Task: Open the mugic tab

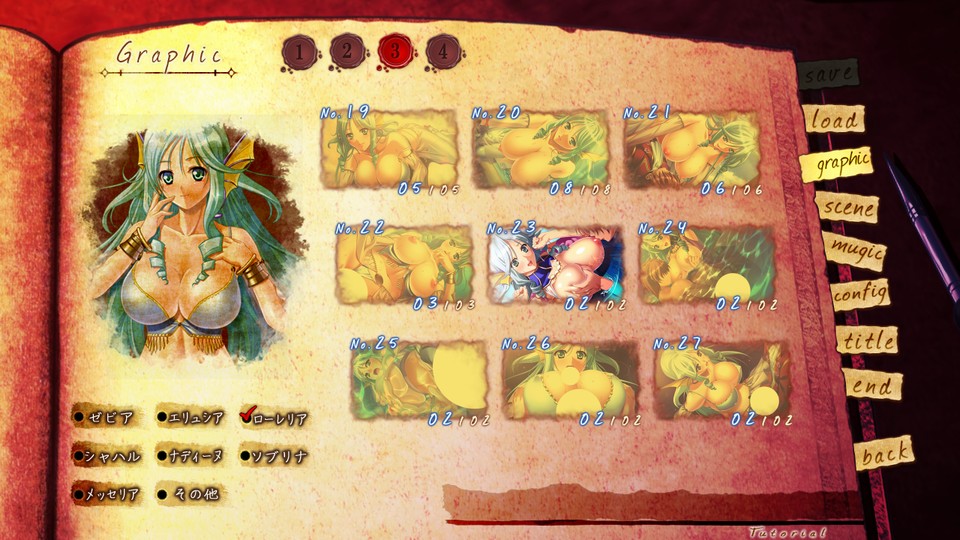Action: point(854,251)
